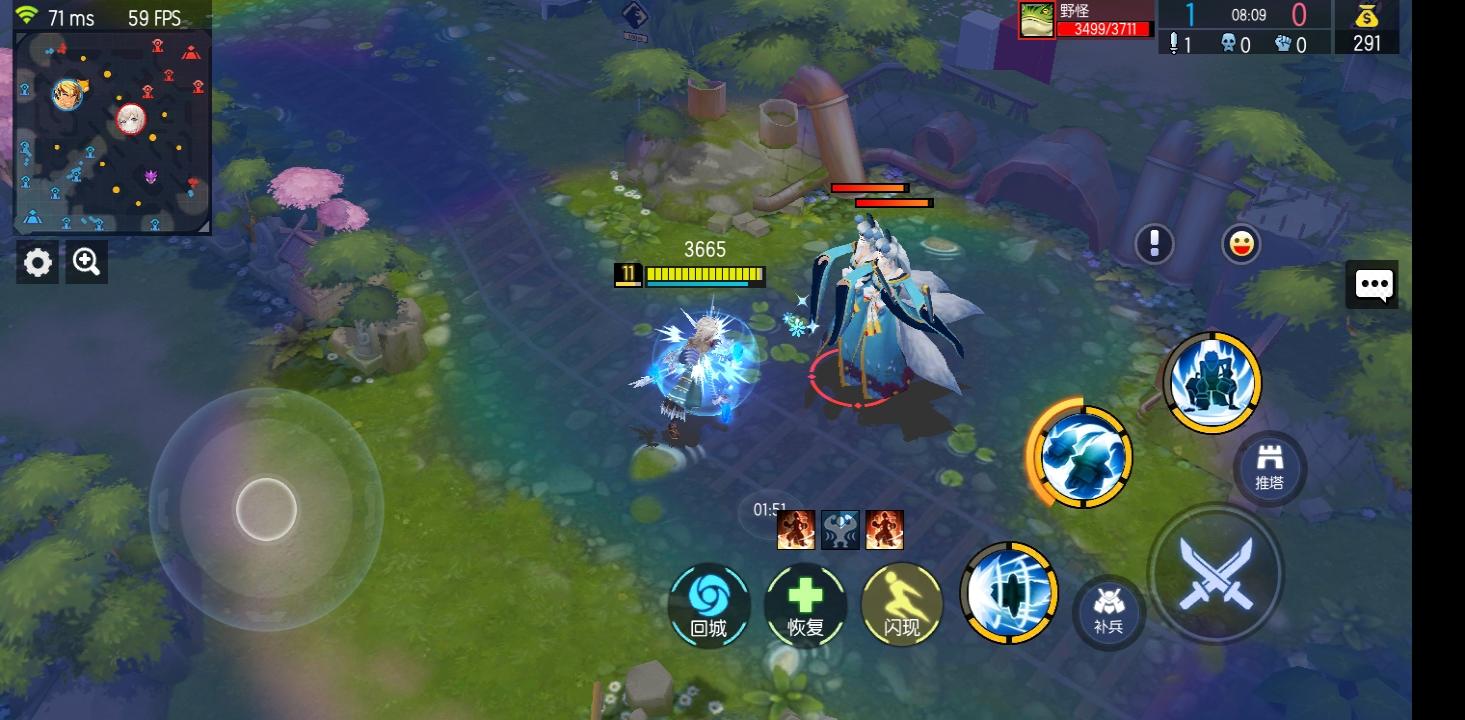Activate the skill with the orange charge ring
This screenshot has width=1465, height=720.
1078,457
